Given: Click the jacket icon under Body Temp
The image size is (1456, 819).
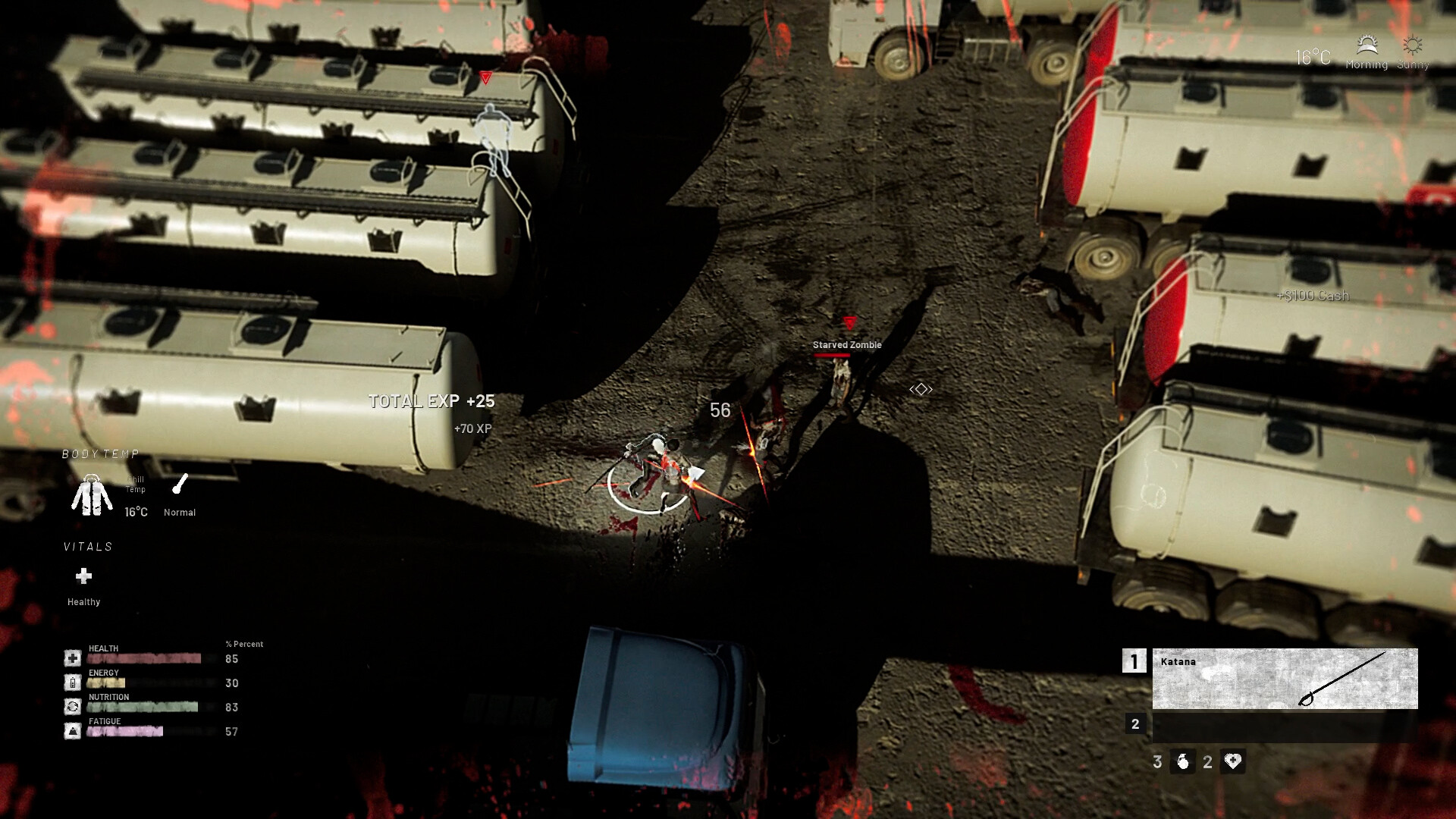Looking at the screenshot, I should click(x=91, y=495).
